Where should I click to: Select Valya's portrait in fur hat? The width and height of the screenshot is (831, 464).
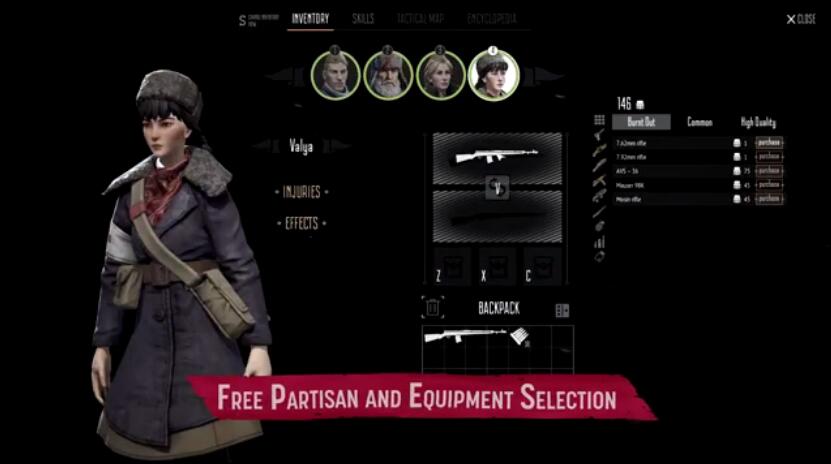tap(493, 75)
